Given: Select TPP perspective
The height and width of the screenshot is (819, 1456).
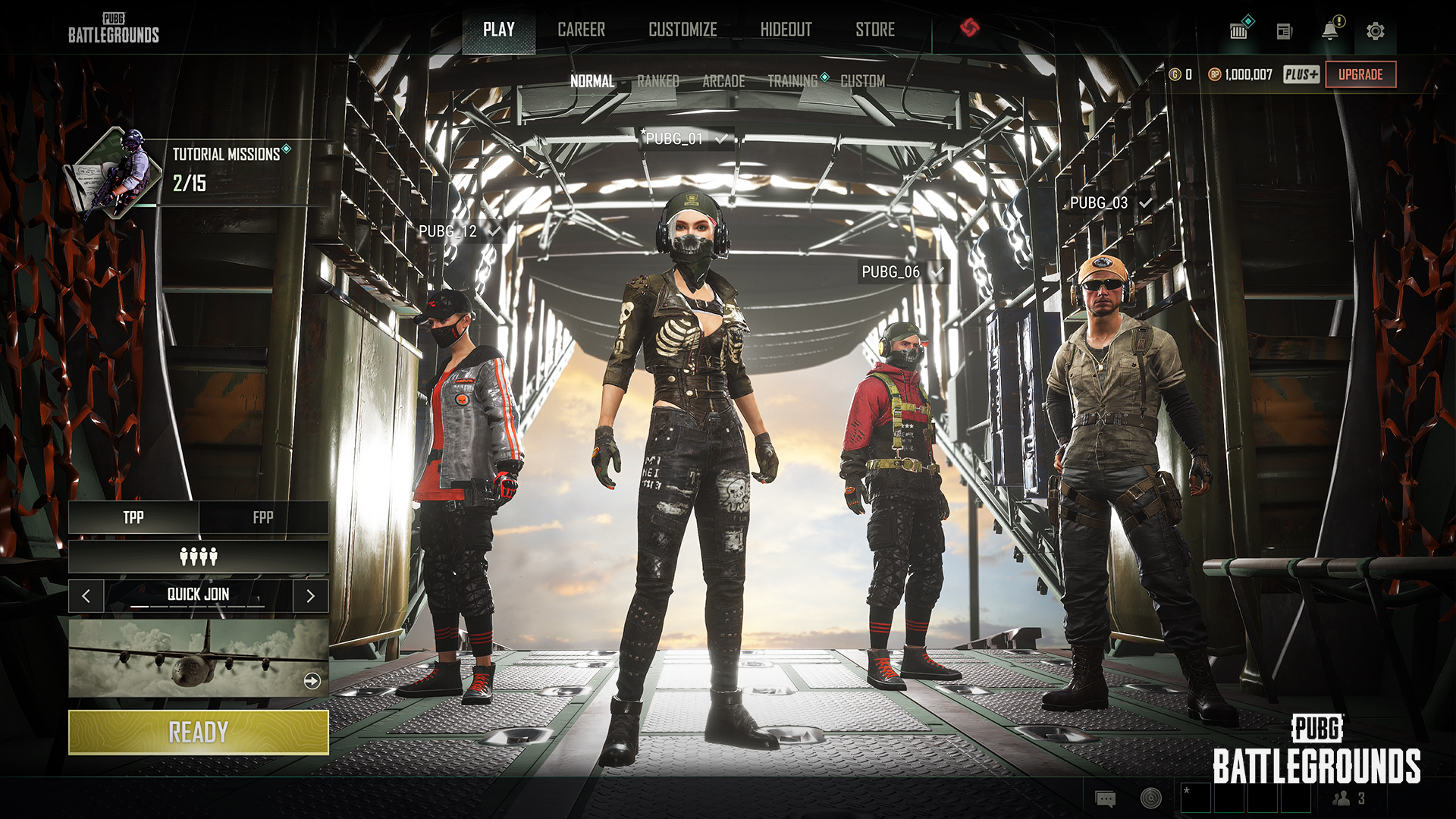Looking at the screenshot, I should (x=133, y=517).
